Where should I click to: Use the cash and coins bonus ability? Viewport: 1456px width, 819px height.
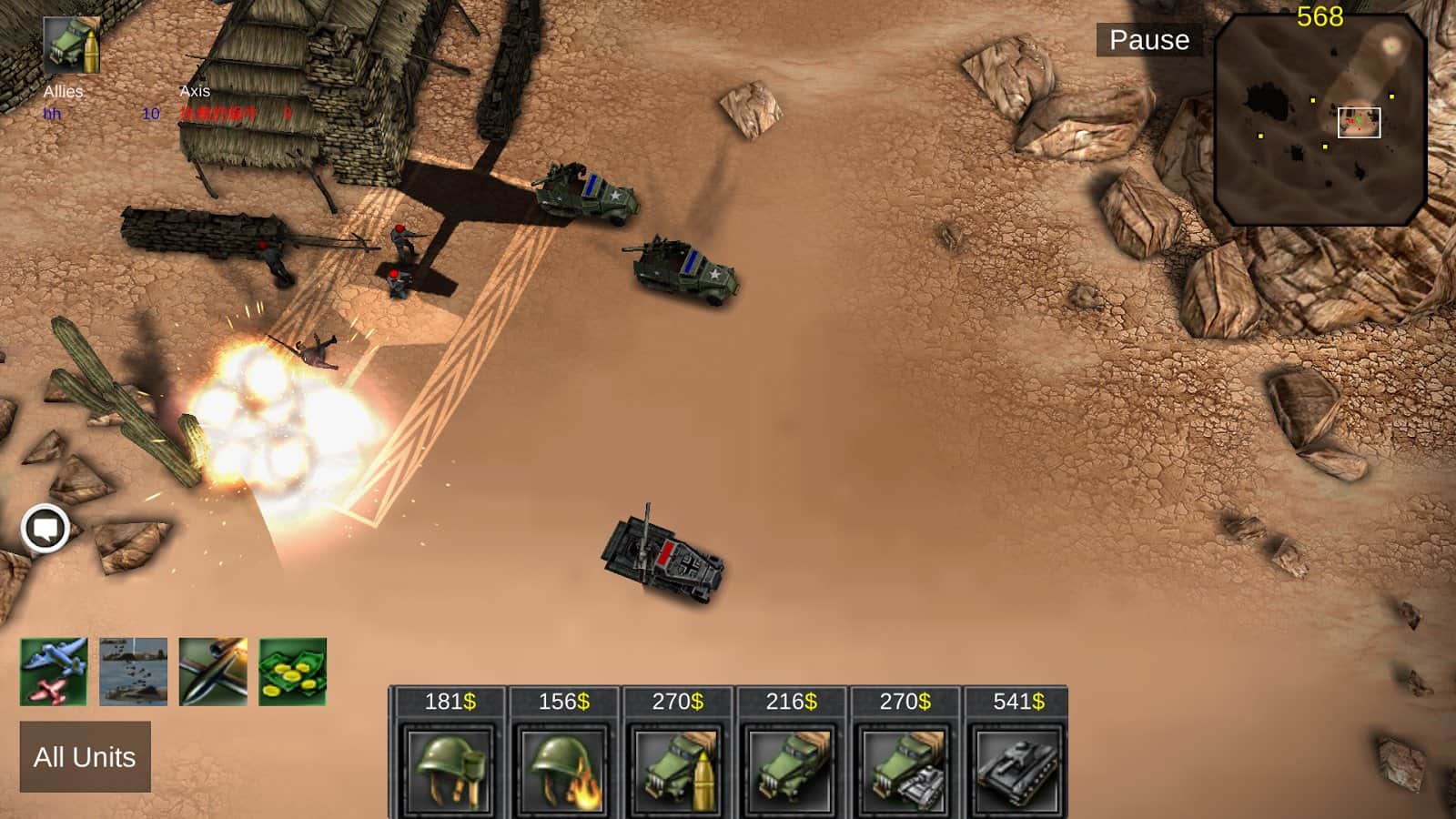pos(292,672)
